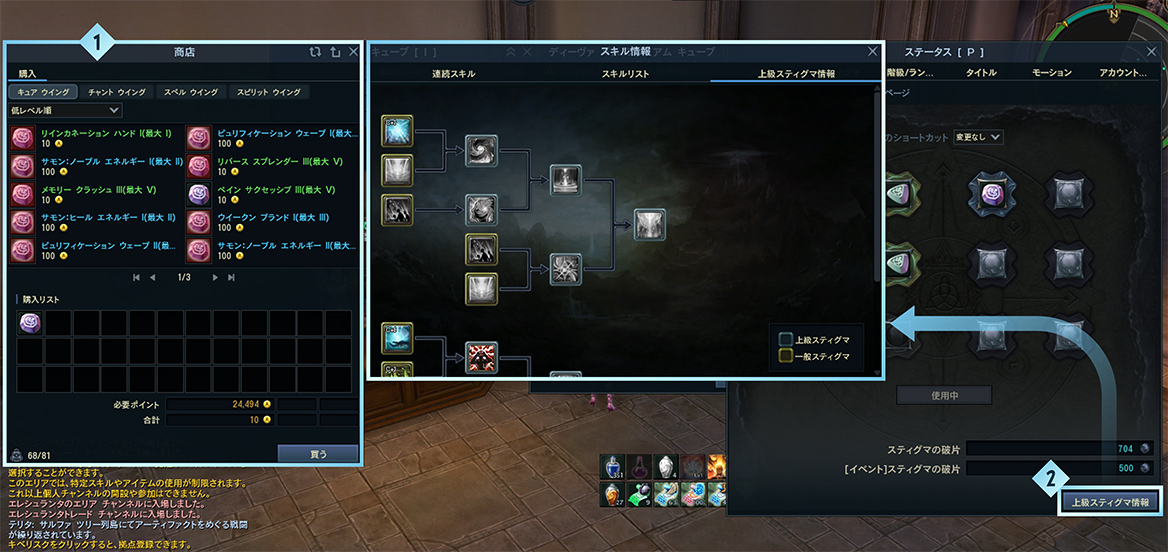
Task: Open the スペル ウイング category
Action: pos(188,92)
